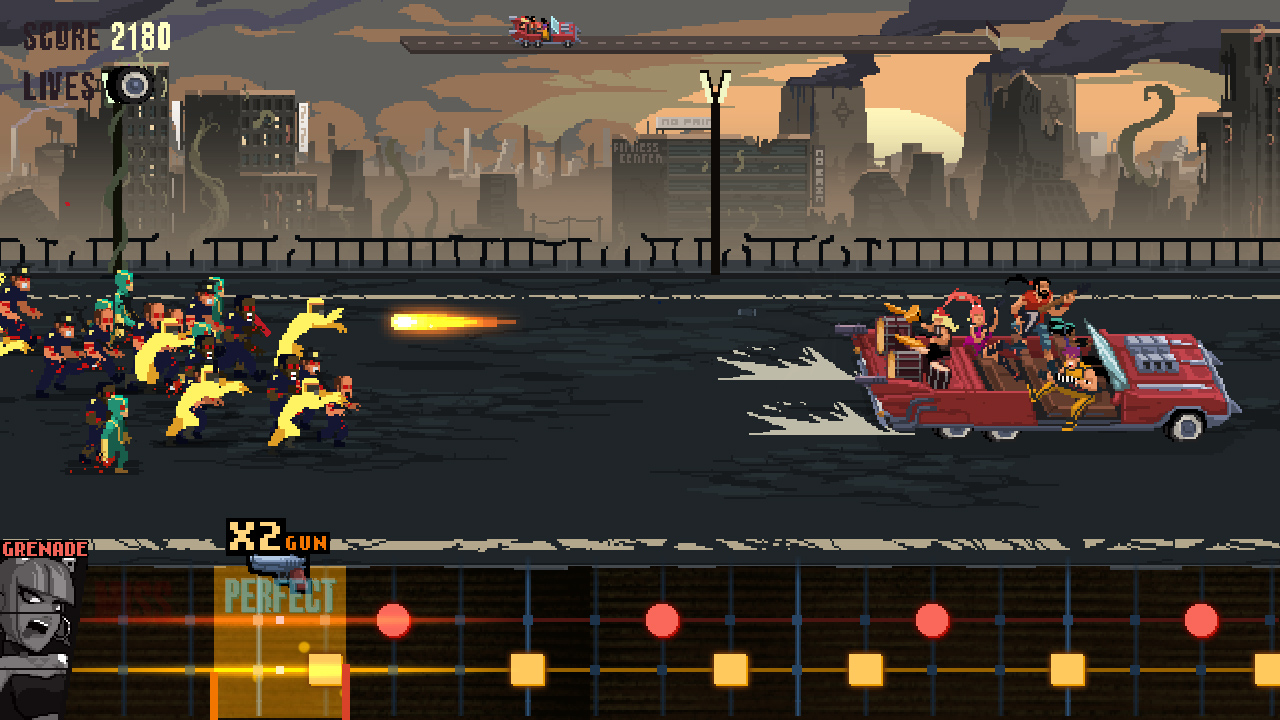Click the orange GUN weapon label
Image resolution: width=1280 pixels, height=720 pixels.
click(x=306, y=541)
